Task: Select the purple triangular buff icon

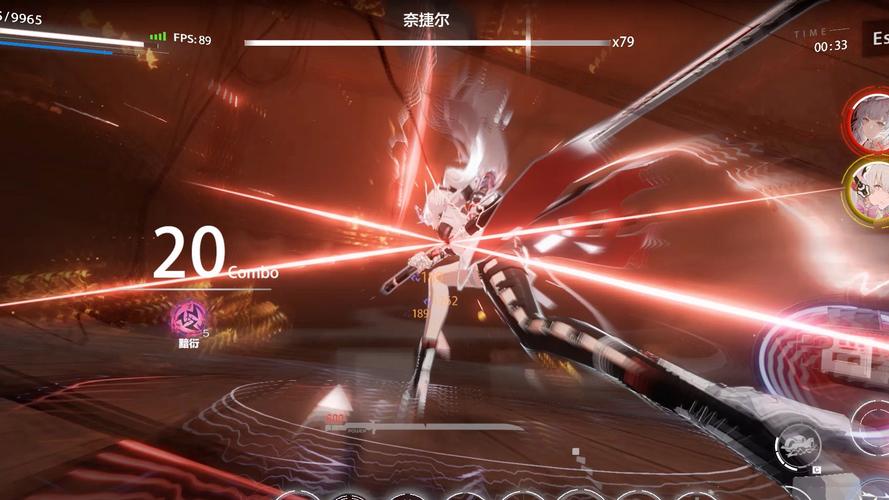Action: [186, 319]
